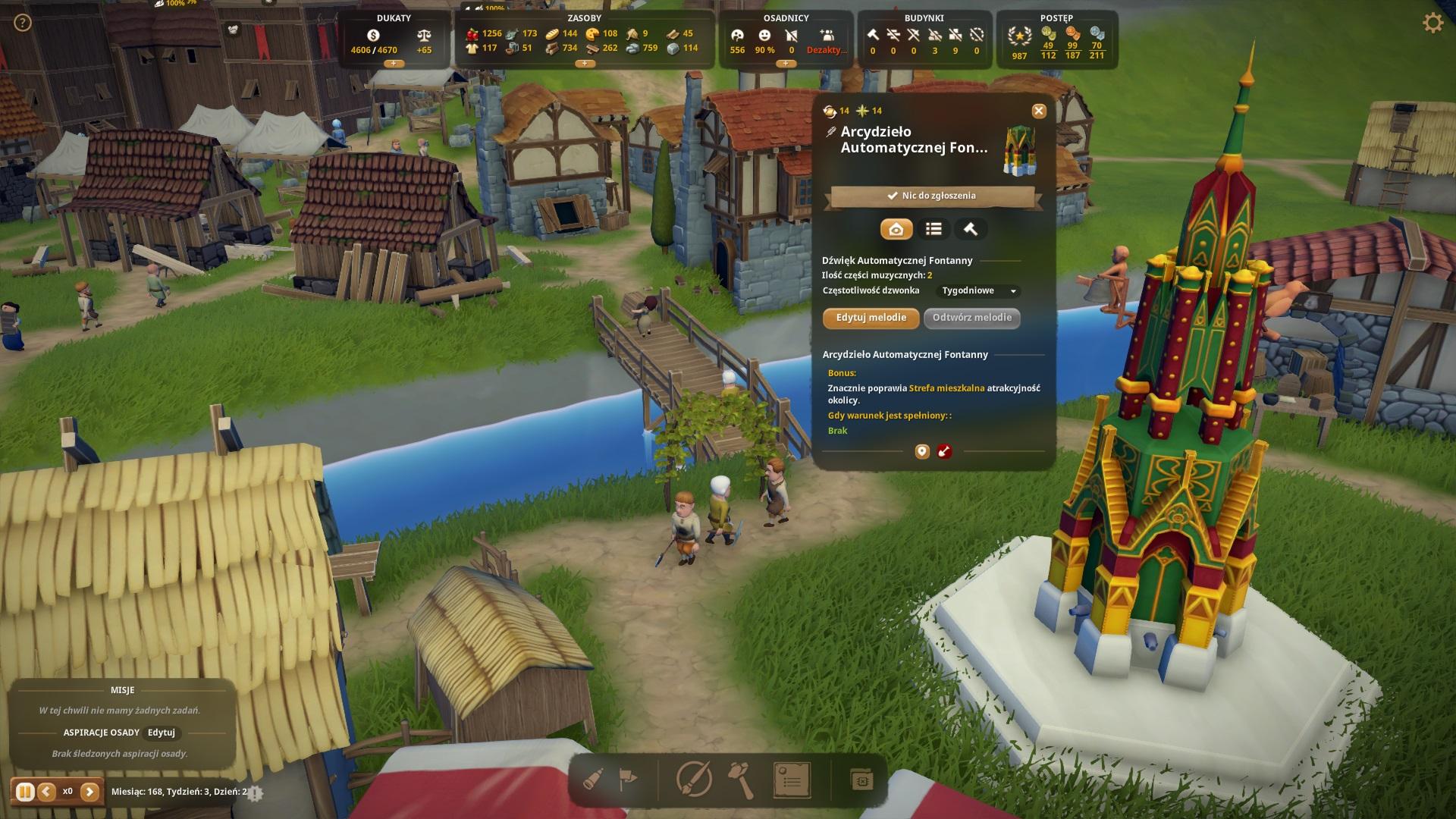
Task: Decrease game speed with left arrow
Action: (x=46, y=792)
